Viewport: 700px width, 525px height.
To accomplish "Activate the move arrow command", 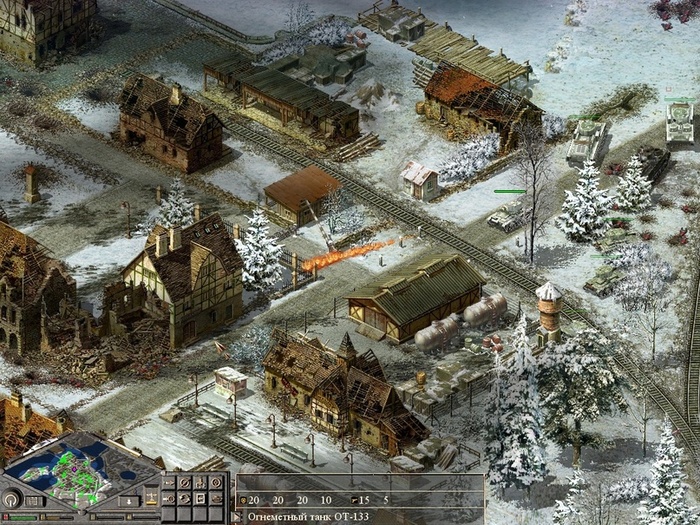I will coord(169,483).
